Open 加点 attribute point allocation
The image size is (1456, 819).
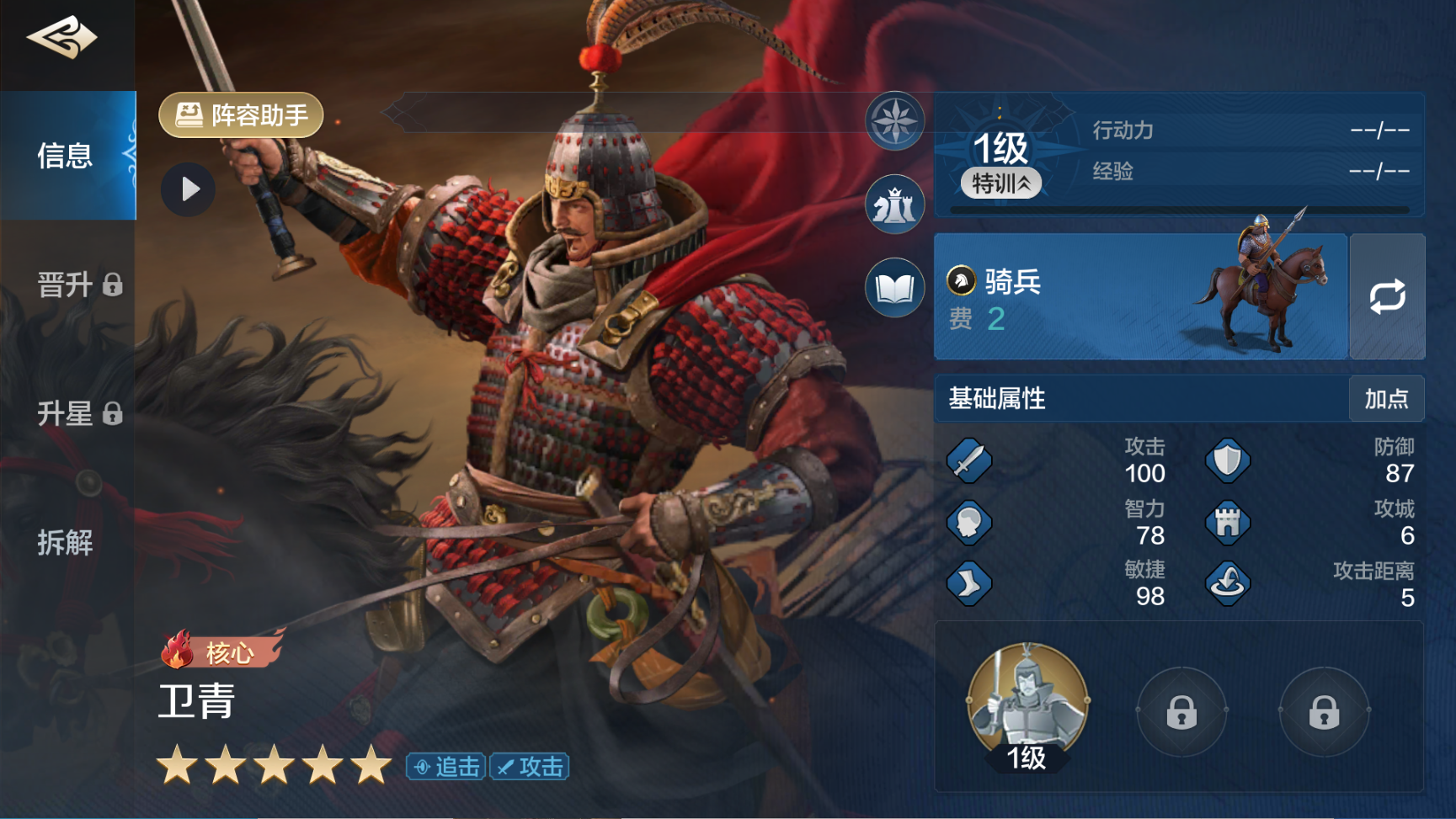coord(1386,398)
